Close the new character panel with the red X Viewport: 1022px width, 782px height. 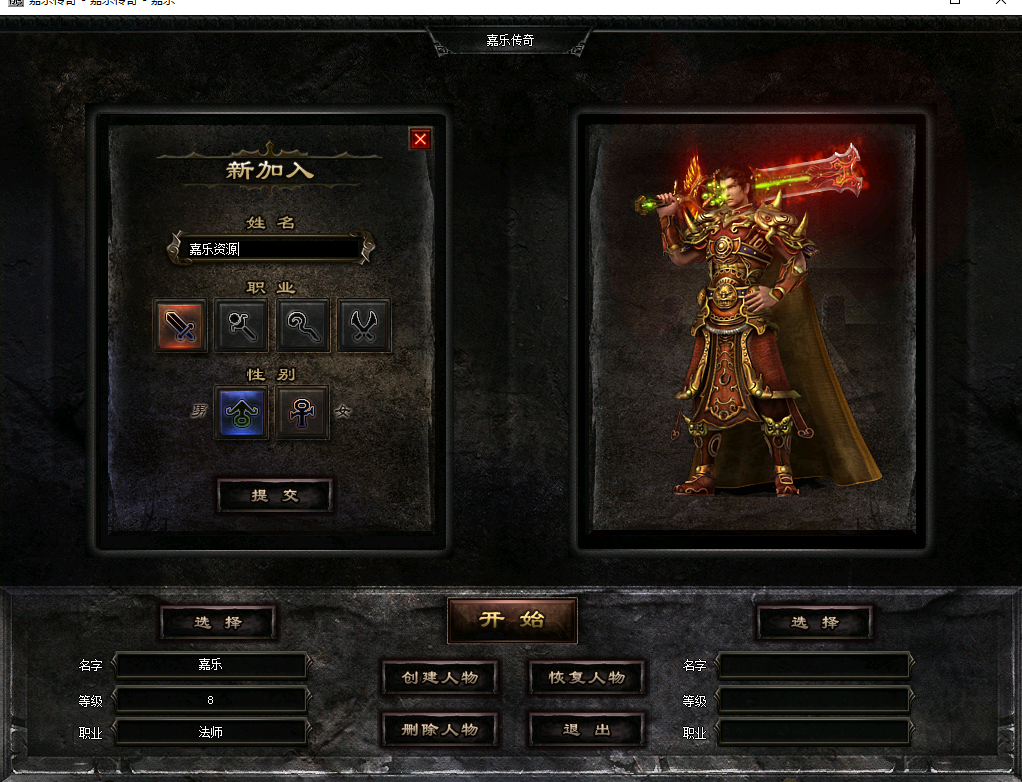tap(420, 139)
